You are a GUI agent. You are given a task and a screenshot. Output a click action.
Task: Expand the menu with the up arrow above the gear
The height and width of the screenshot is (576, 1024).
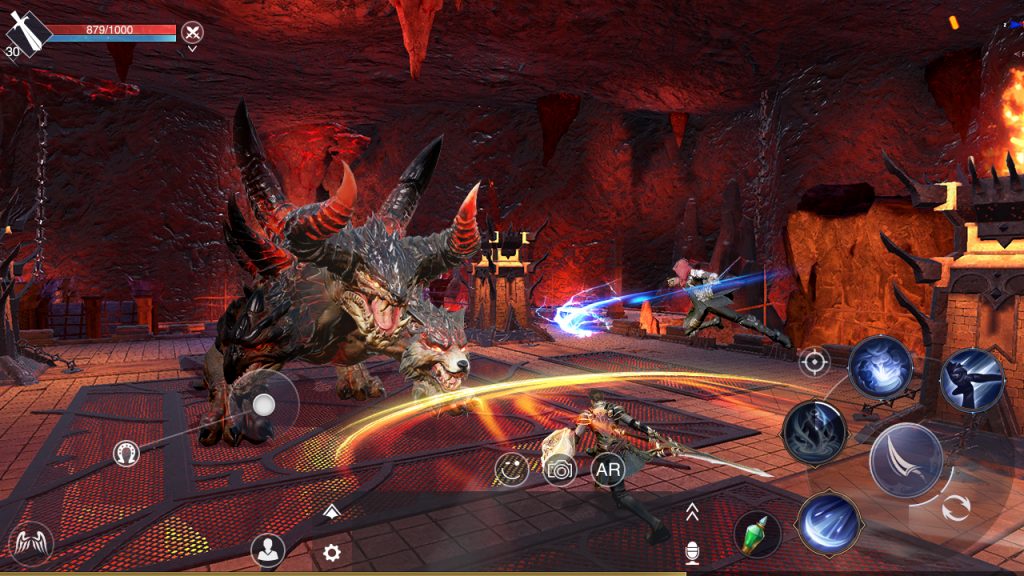tap(332, 512)
